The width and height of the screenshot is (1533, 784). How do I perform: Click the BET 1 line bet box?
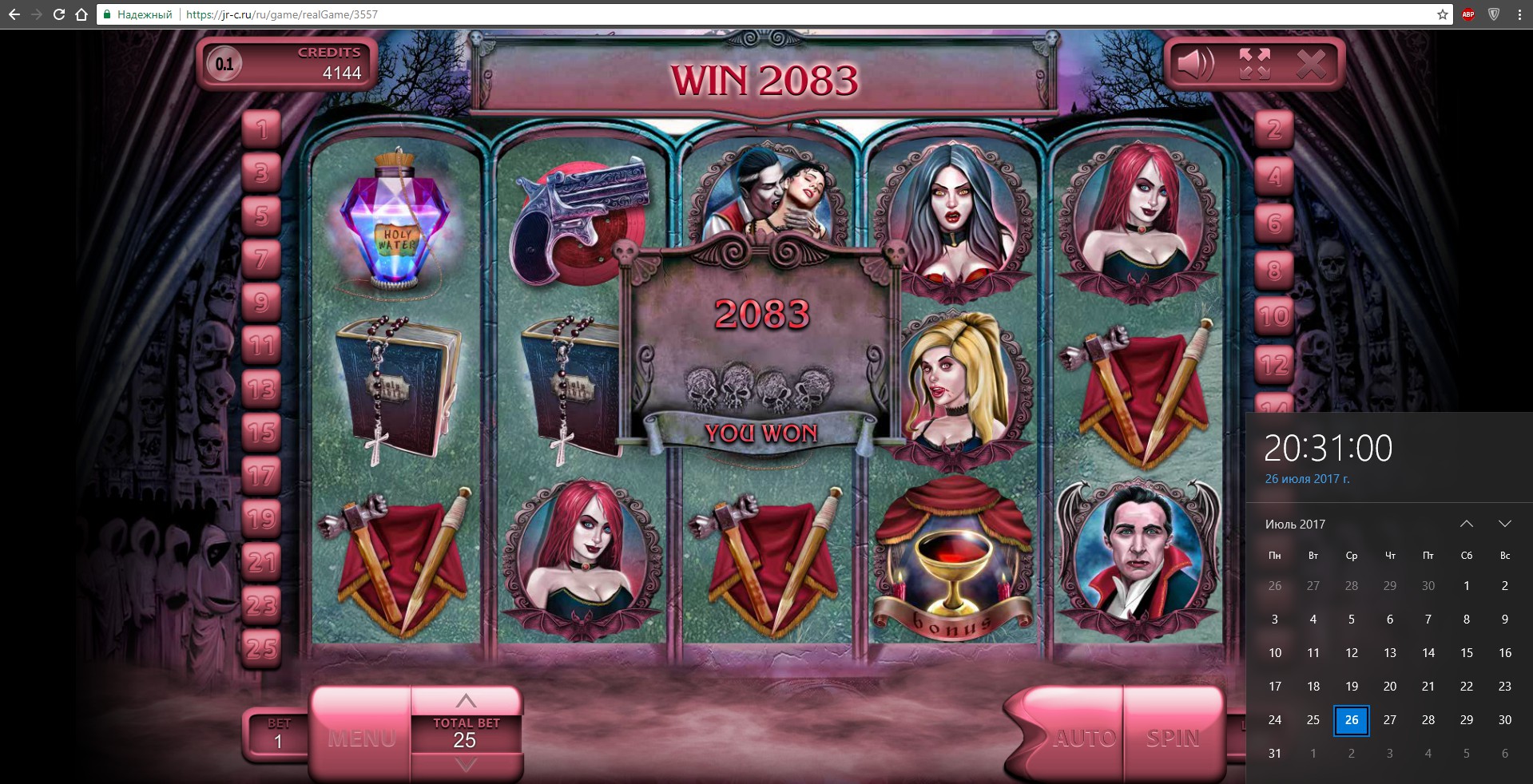click(277, 735)
